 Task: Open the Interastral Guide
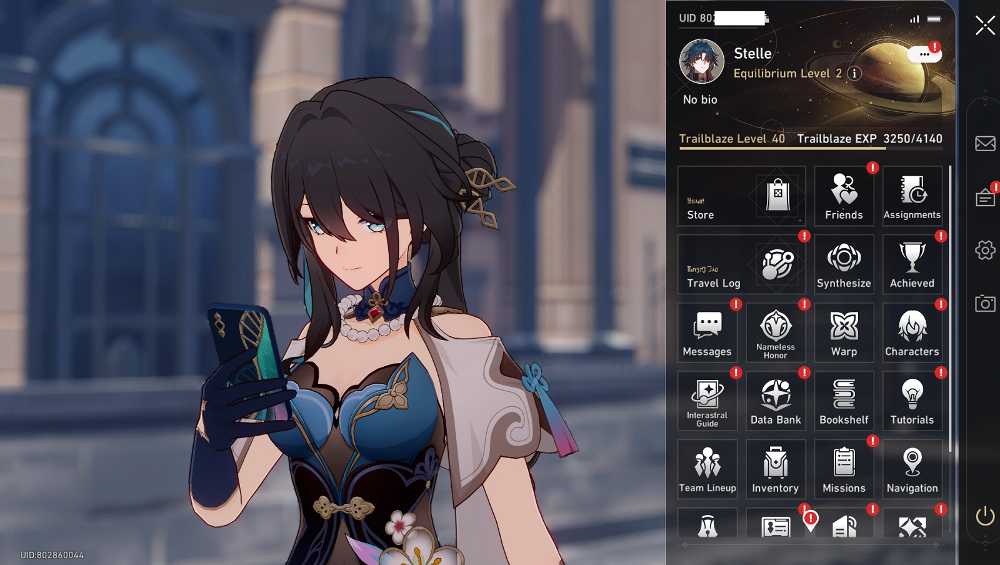(707, 401)
